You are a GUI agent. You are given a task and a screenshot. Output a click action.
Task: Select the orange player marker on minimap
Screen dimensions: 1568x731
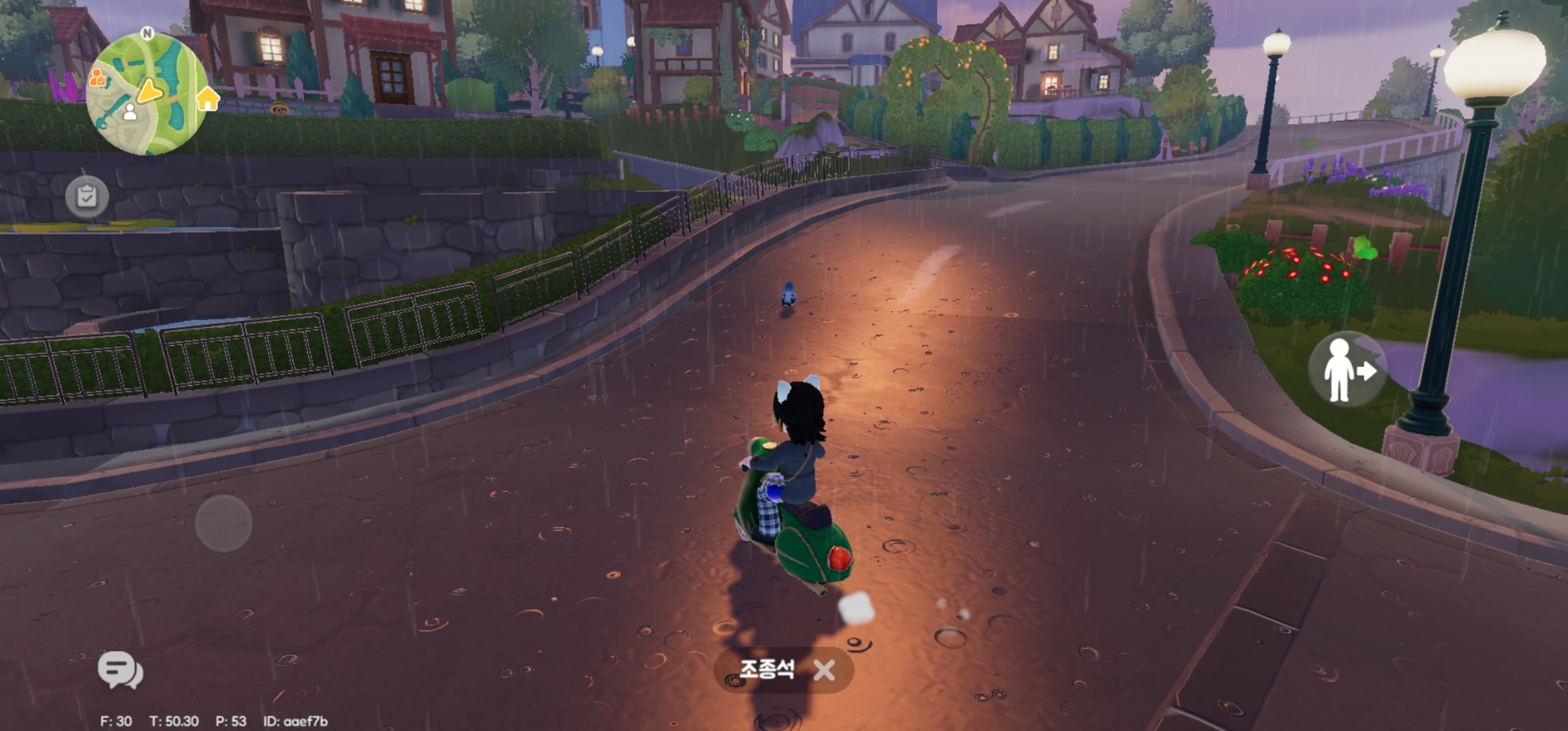coord(97,78)
